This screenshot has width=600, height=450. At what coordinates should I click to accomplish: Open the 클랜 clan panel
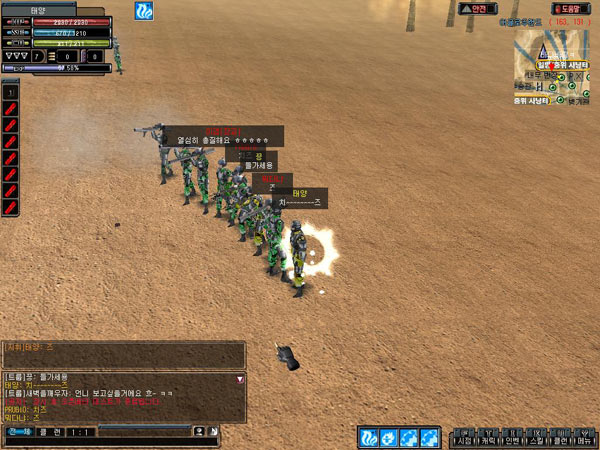coord(559,440)
